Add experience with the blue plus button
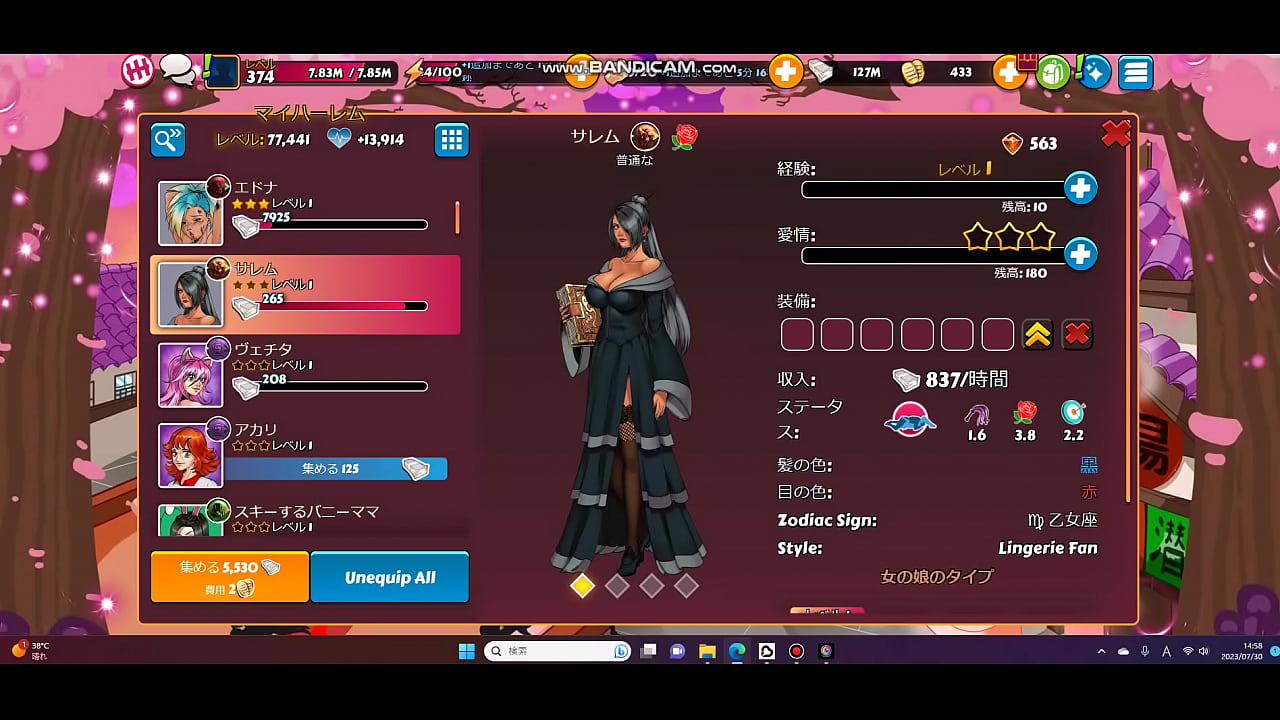This screenshot has width=1280, height=720. tap(1080, 188)
